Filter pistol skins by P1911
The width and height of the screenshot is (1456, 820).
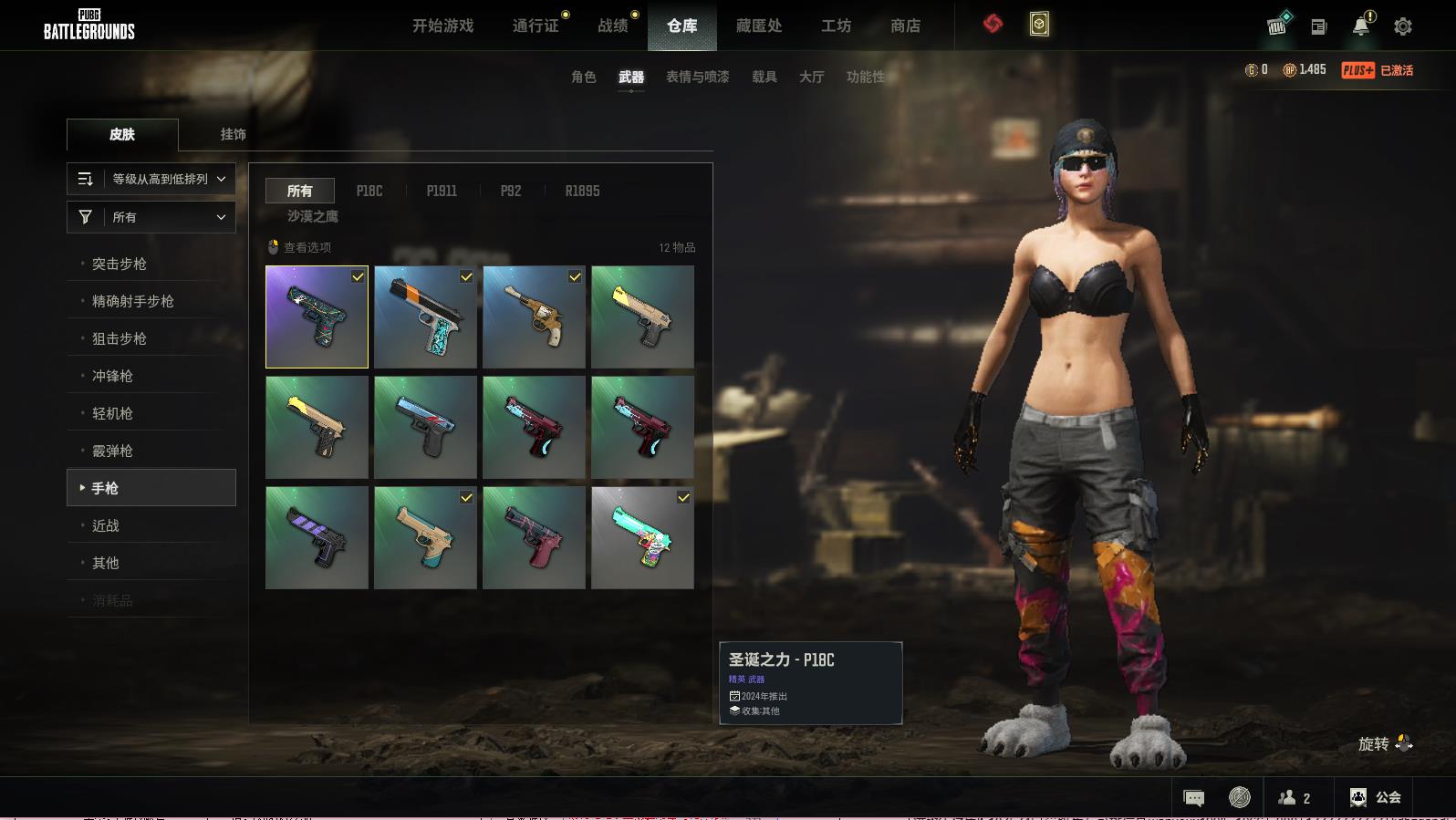(x=442, y=191)
